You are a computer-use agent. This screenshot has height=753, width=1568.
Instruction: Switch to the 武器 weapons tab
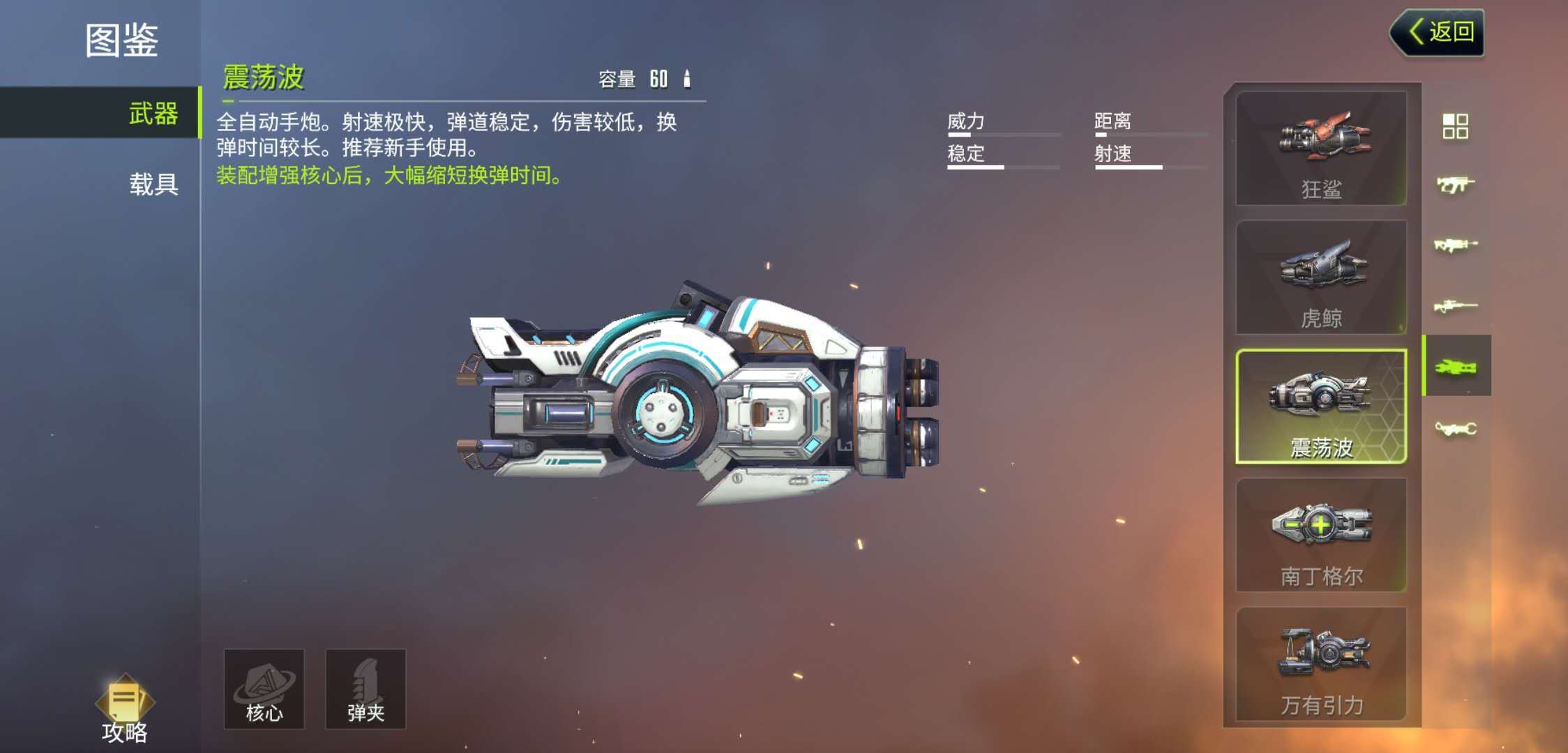152,113
